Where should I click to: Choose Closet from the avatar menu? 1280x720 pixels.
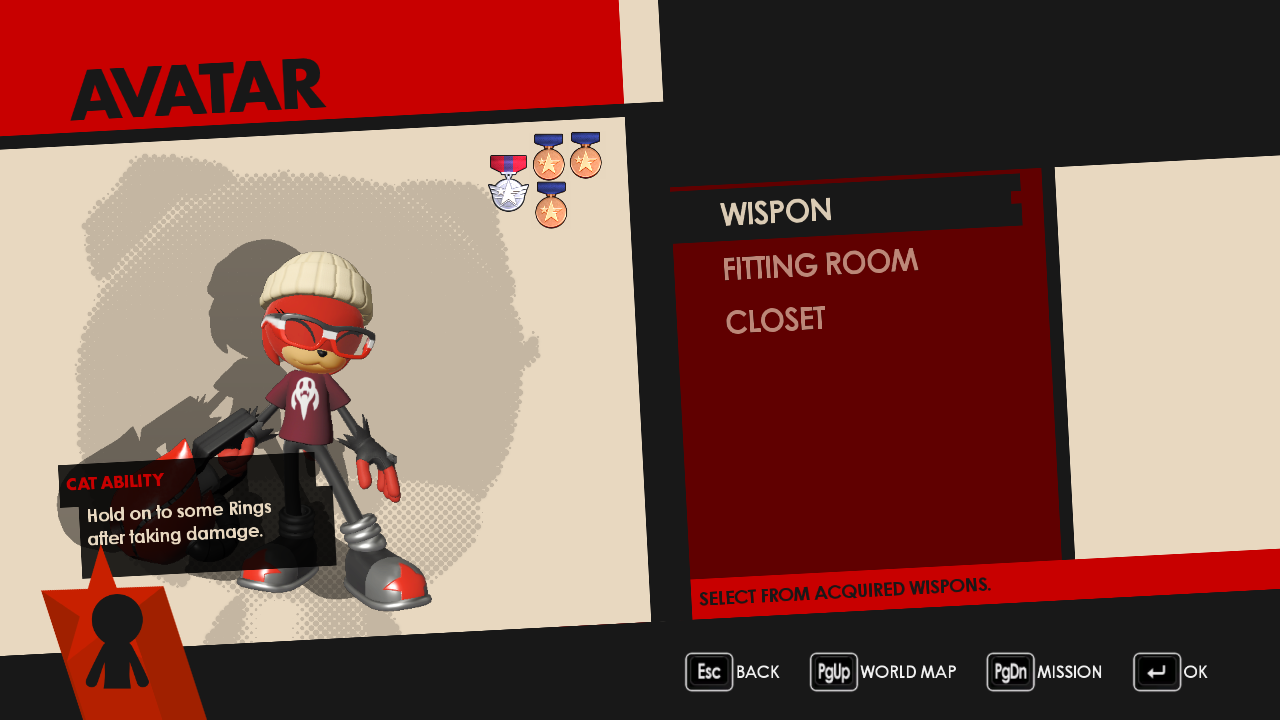point(775,321)
